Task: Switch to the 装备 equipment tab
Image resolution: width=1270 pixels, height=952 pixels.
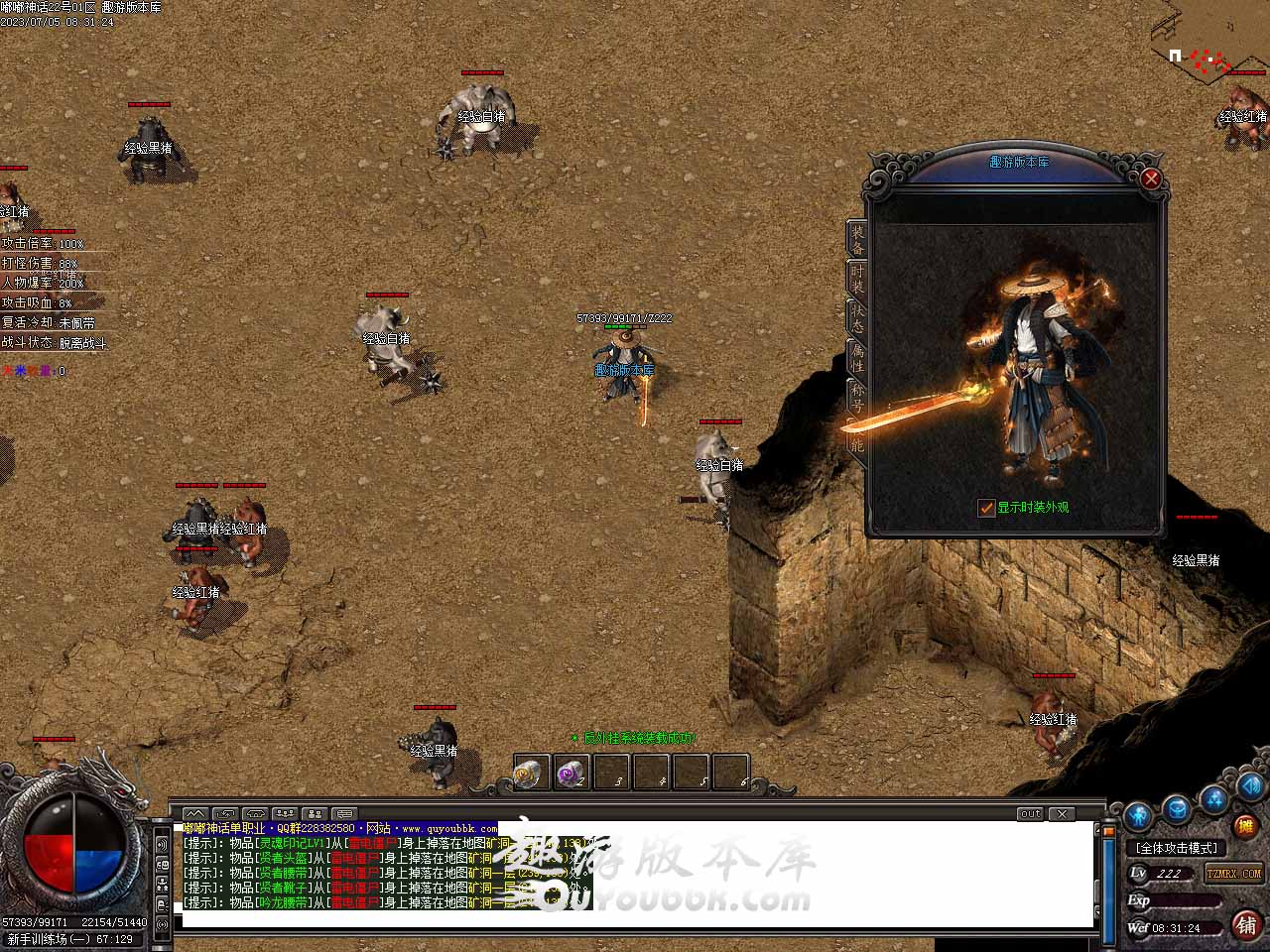Action: pyautogui.click(x=857, y=238)
